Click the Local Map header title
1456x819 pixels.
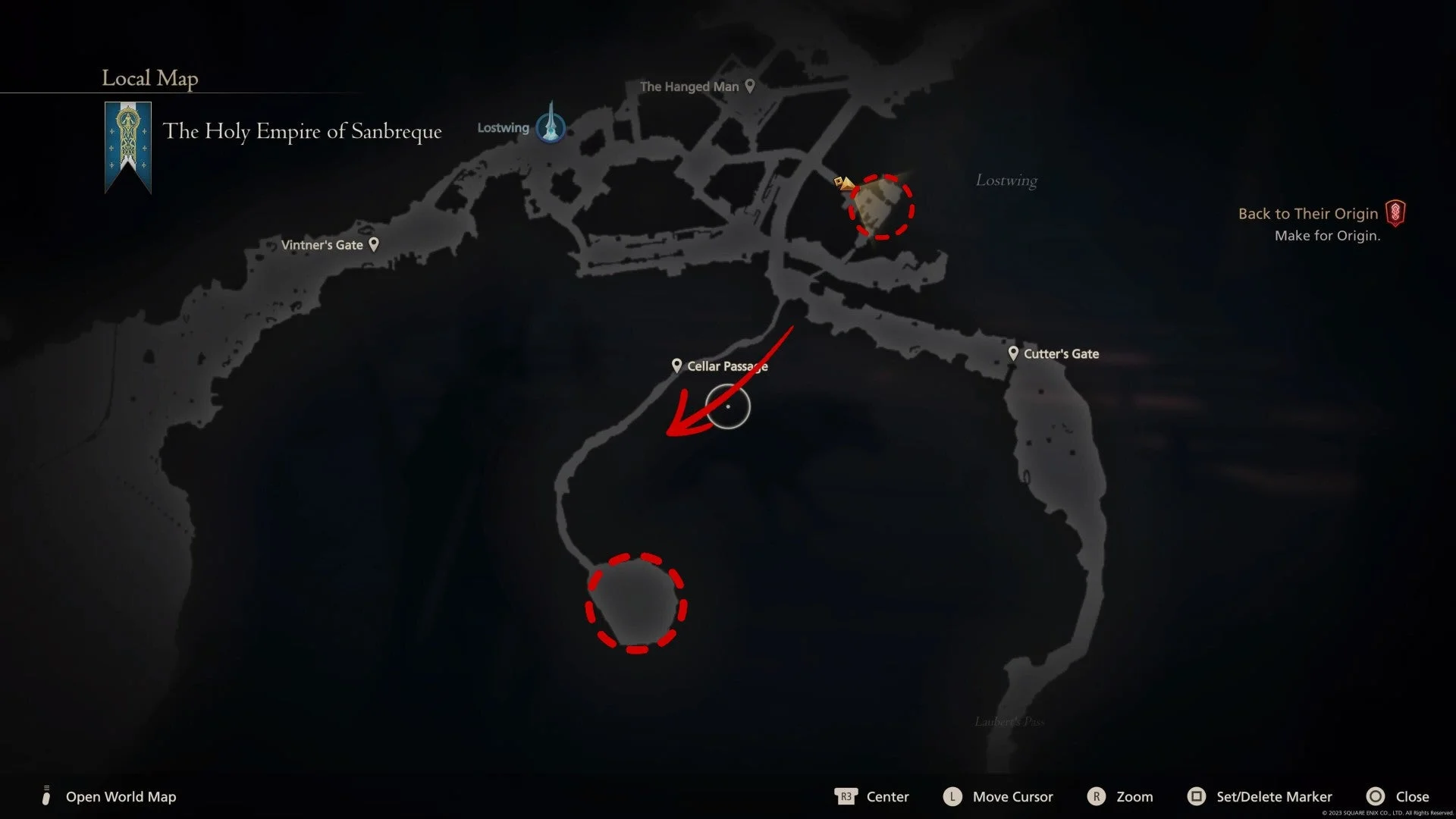(x=149, y=78)
